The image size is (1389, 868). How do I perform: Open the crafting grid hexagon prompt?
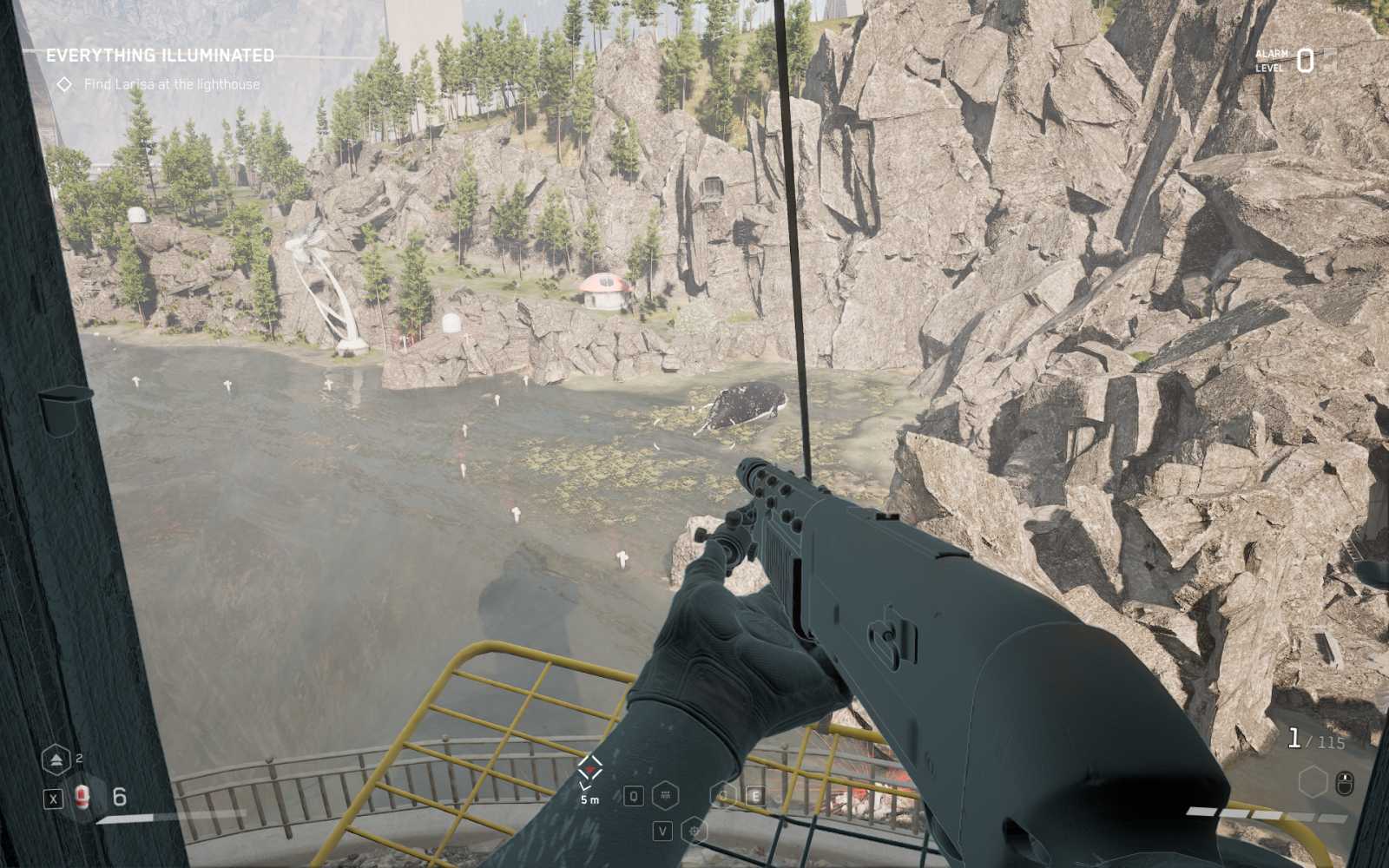(666, 793)
